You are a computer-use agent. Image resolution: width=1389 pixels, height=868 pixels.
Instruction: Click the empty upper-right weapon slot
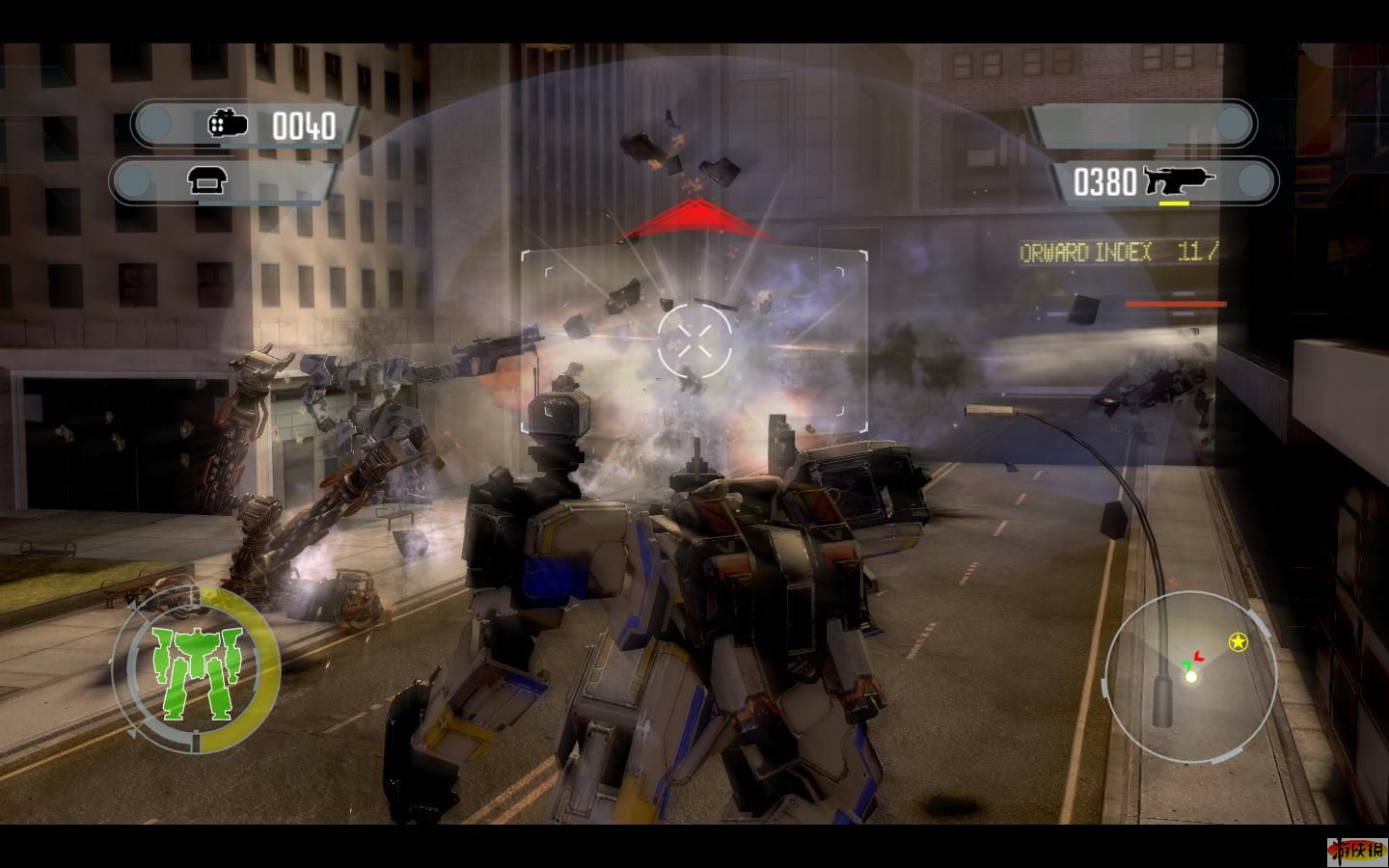(x=1141, y=124)
